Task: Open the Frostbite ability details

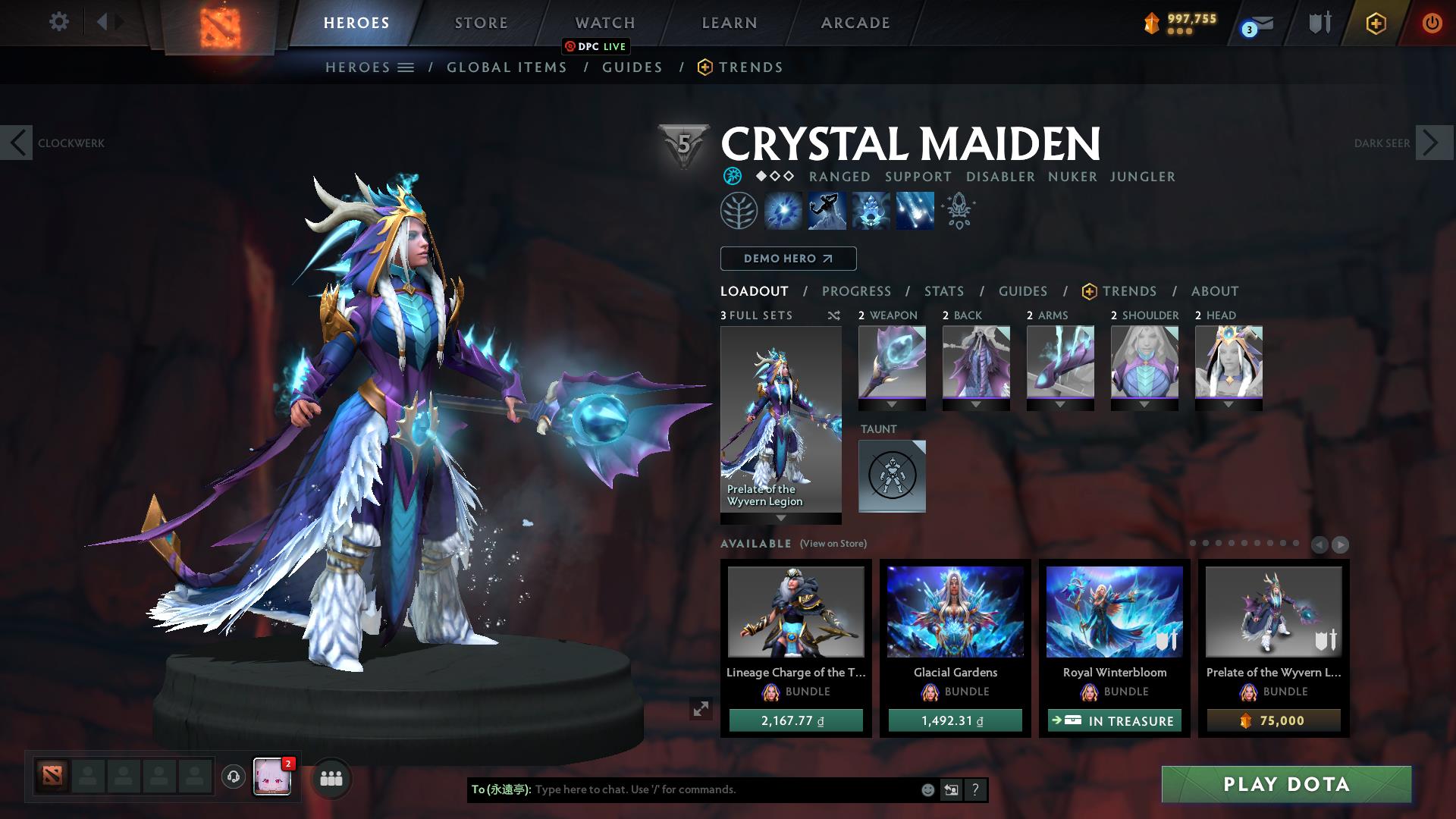Action: (x=827, y=210)
